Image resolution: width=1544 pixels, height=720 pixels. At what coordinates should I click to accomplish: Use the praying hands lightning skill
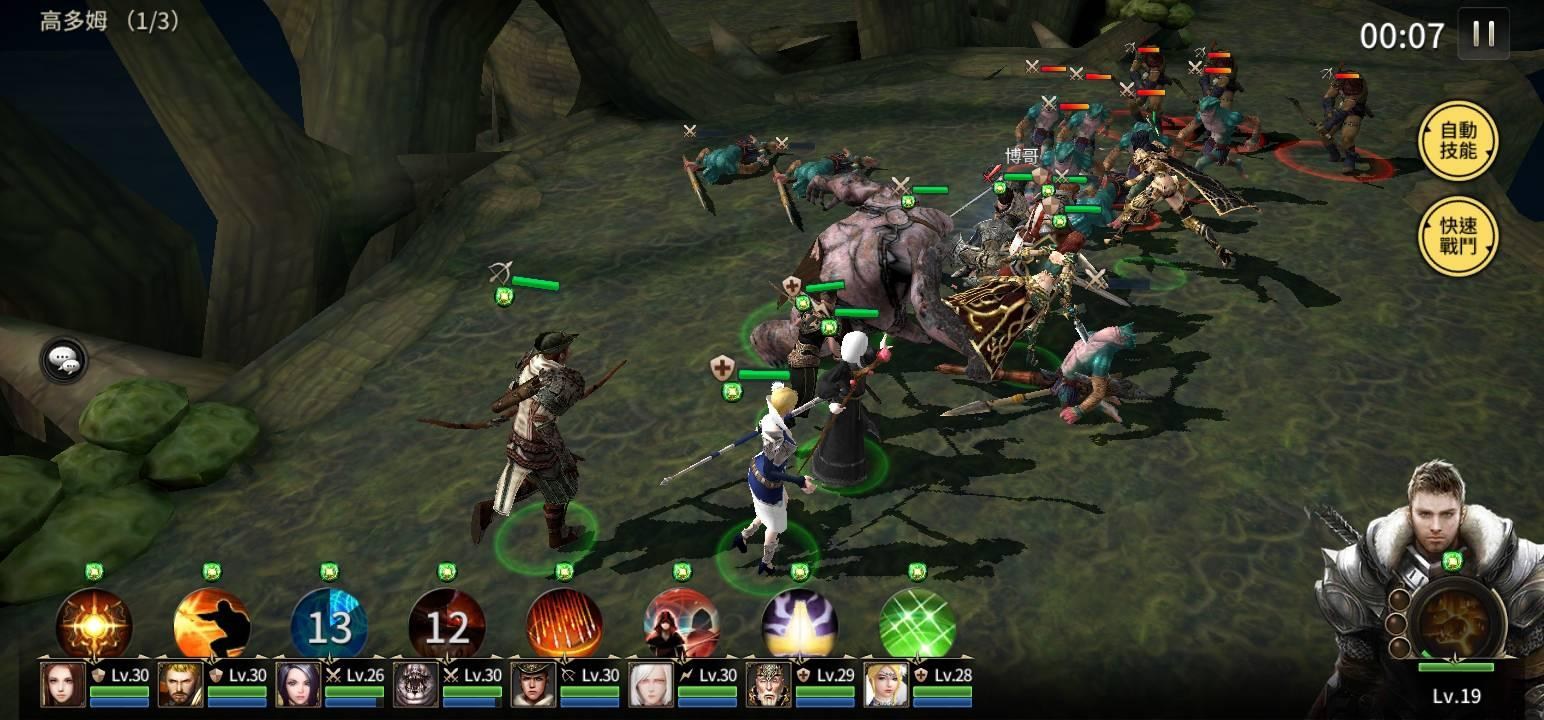(800, 624)
